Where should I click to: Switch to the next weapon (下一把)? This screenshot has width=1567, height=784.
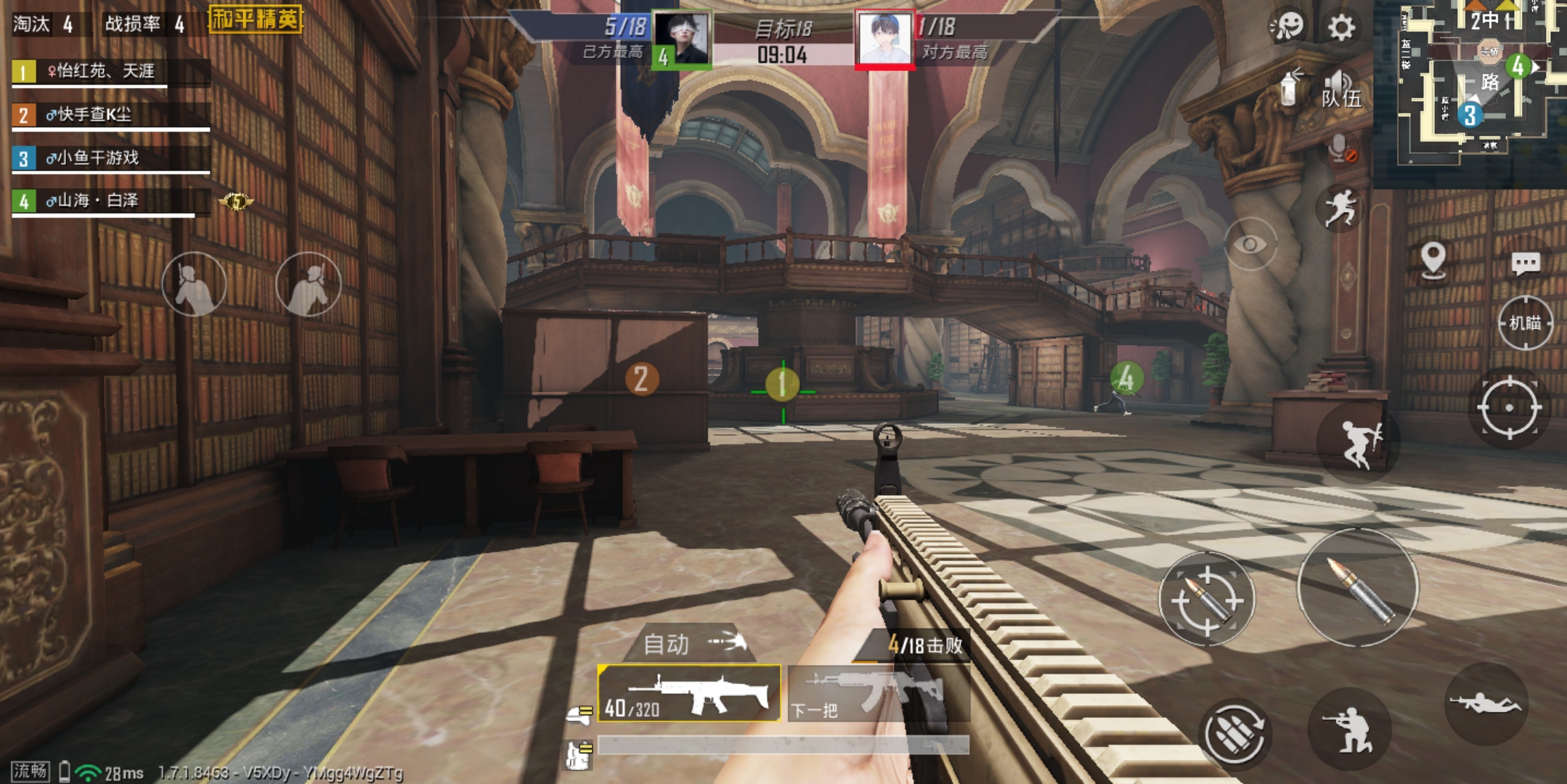tap(877, 694)
